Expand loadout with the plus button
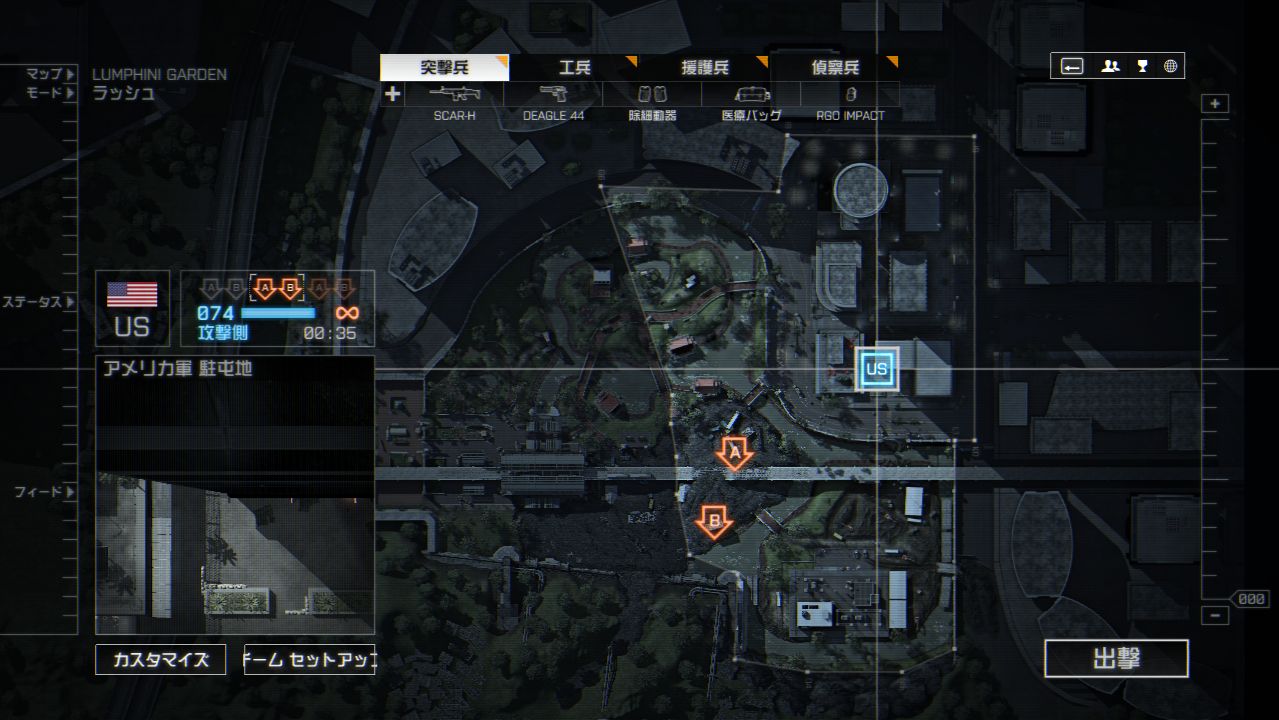The width and height of the screenshot is (1279, 720). click(x=393, y=94)
